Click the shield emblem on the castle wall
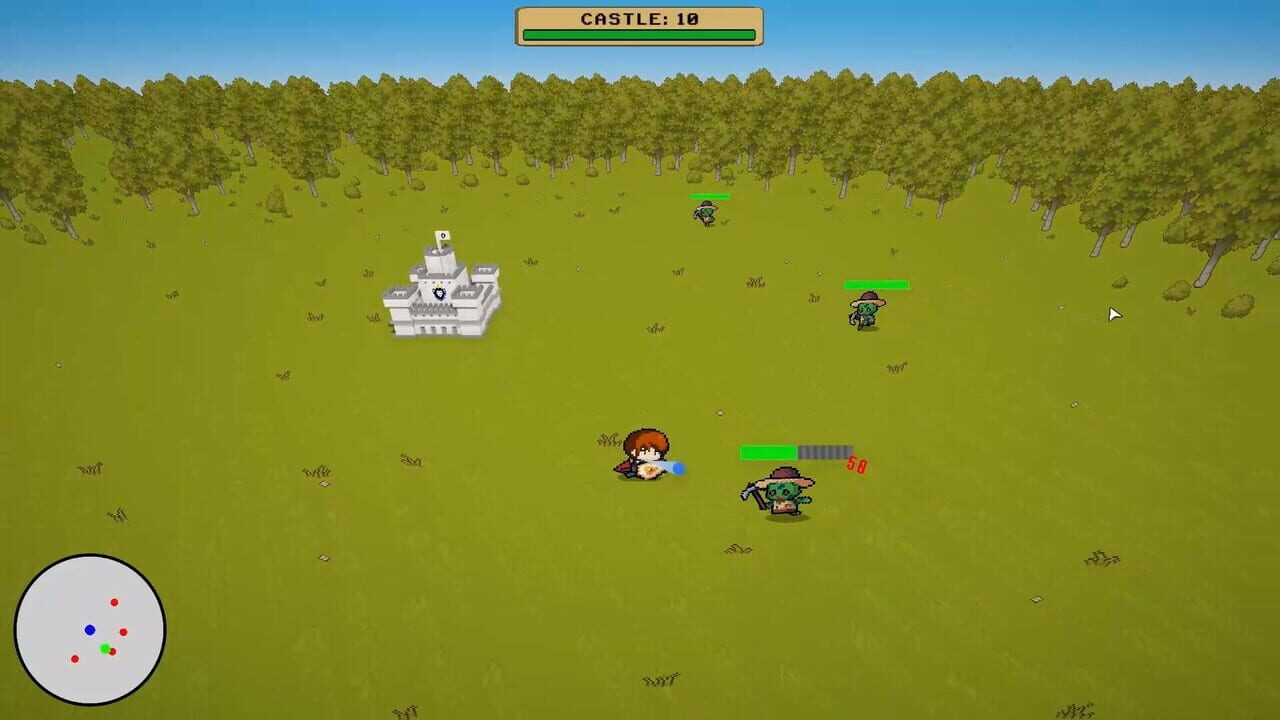1280x720 pixels. tap(441, 293)
